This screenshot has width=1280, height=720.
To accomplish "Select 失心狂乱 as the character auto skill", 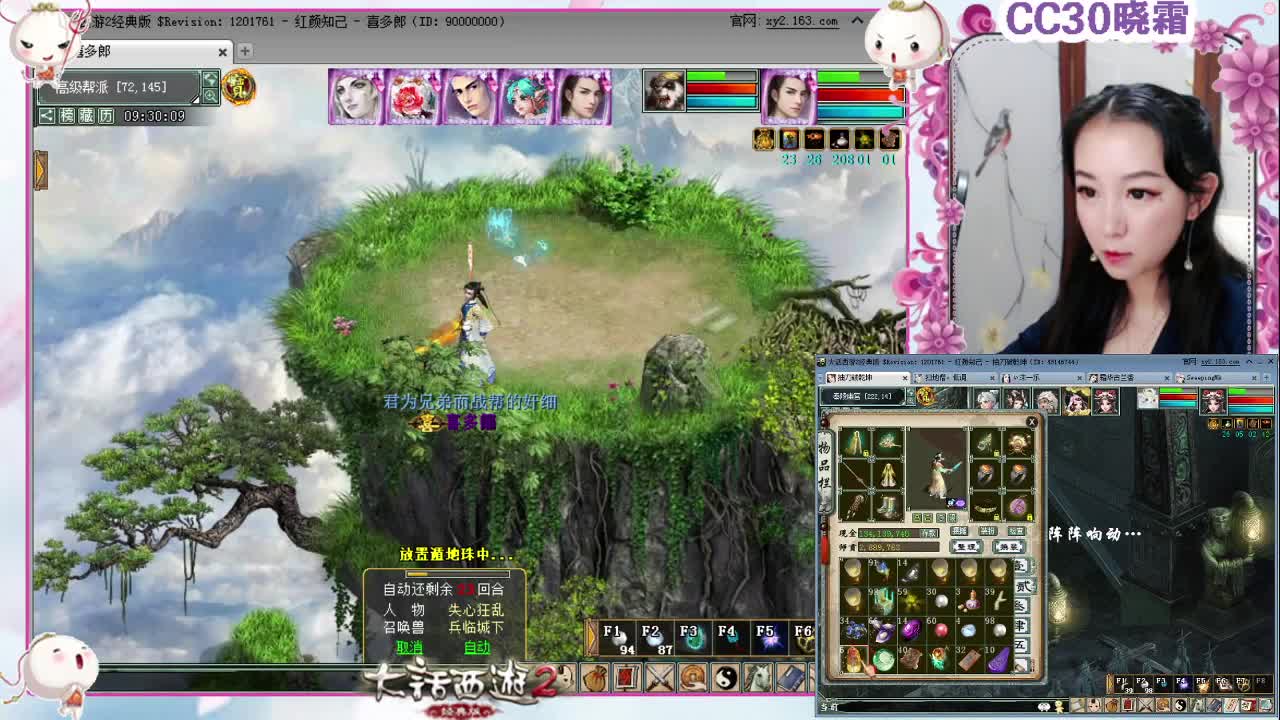I will point(477,610).
